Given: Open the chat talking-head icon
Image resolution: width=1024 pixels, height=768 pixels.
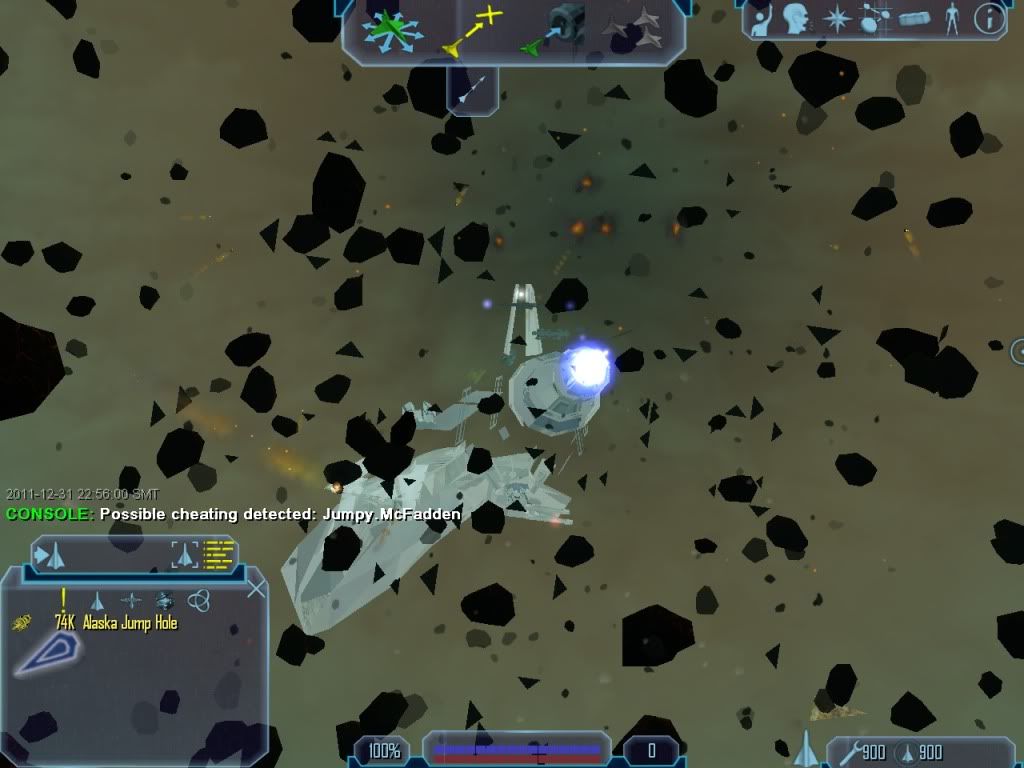Looking at the screenshot, I should 795,19.
